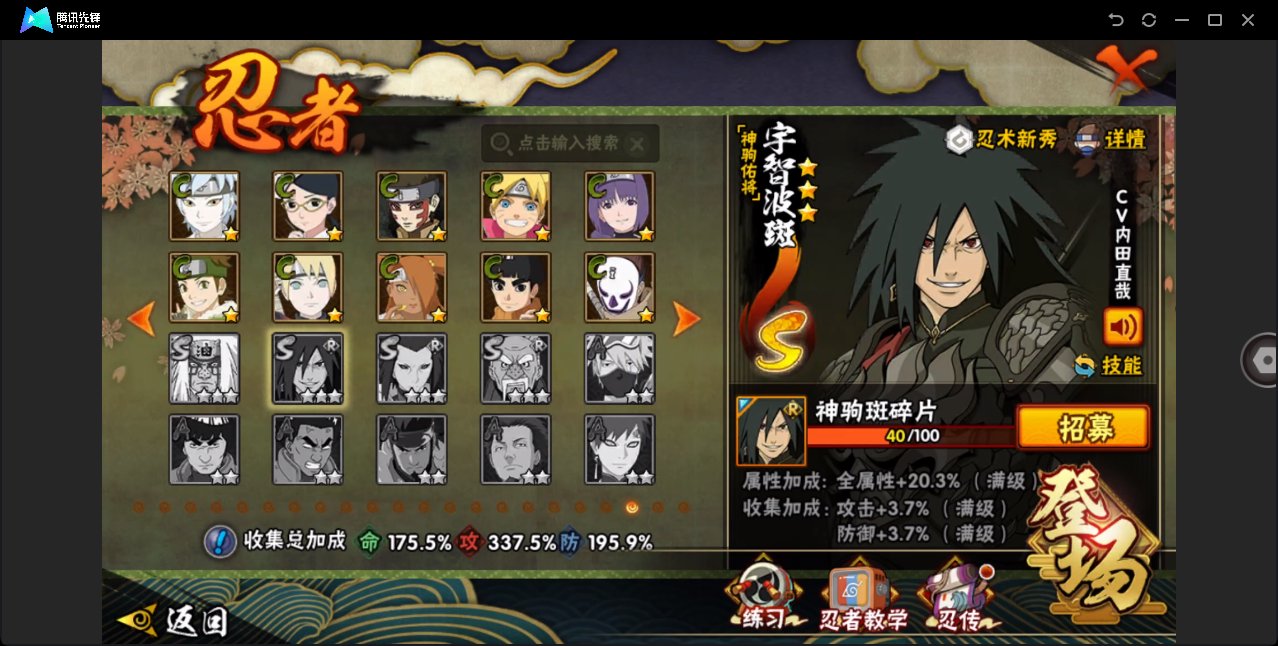Show 收集总加成 collection bonus info
This screenshot has width=1278, height=646.
220,541
